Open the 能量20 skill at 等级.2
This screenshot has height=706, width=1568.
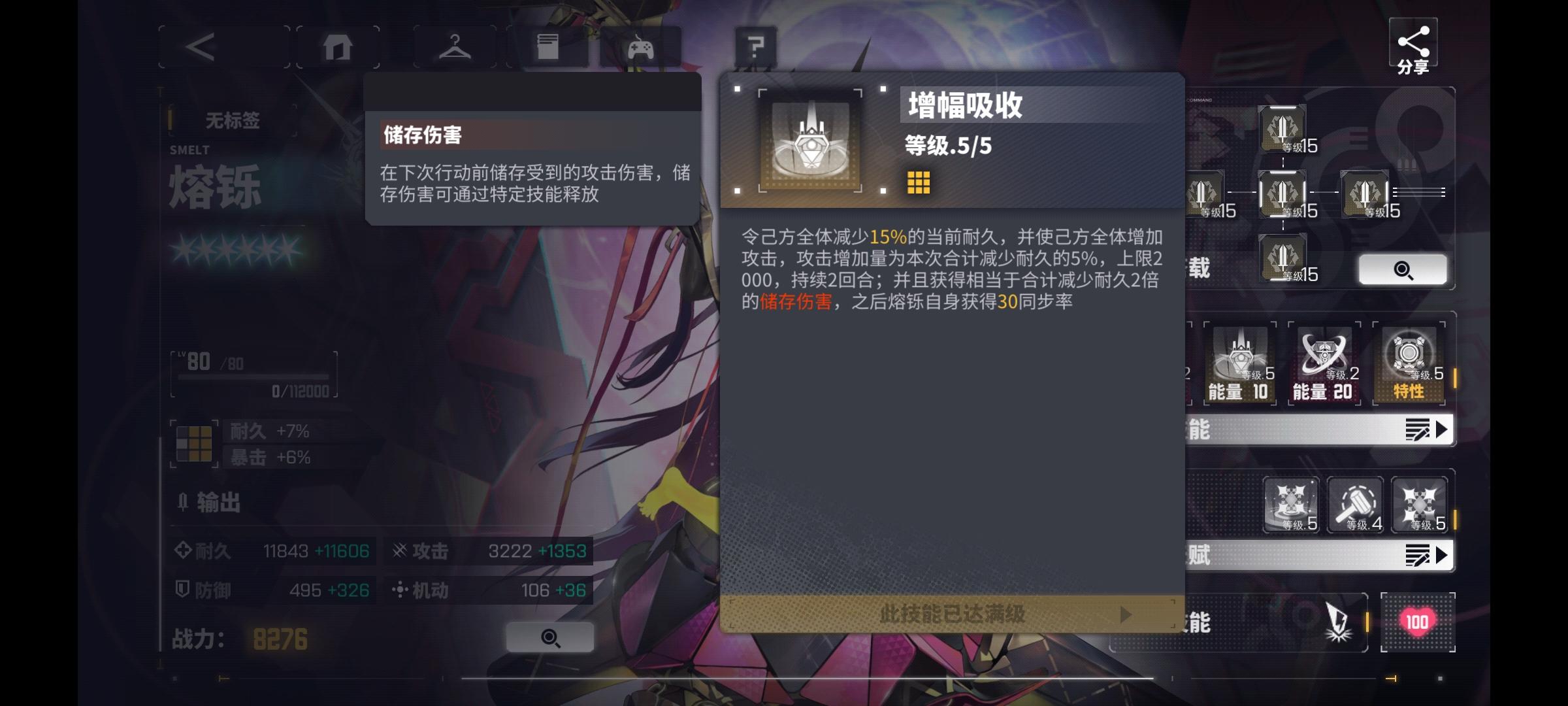click(1324, 363)
